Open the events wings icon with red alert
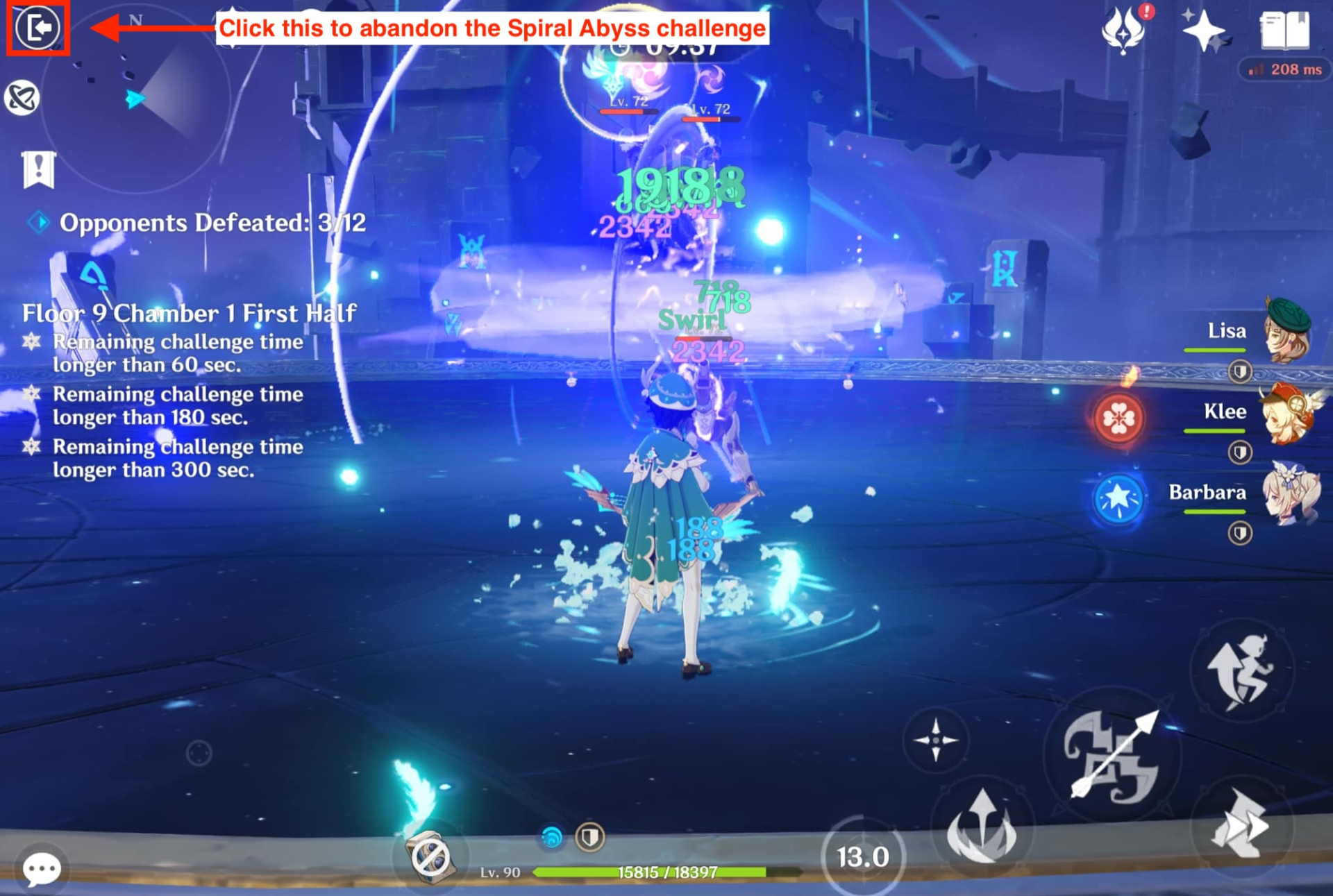The image size is (1333, 896). 1123,31
